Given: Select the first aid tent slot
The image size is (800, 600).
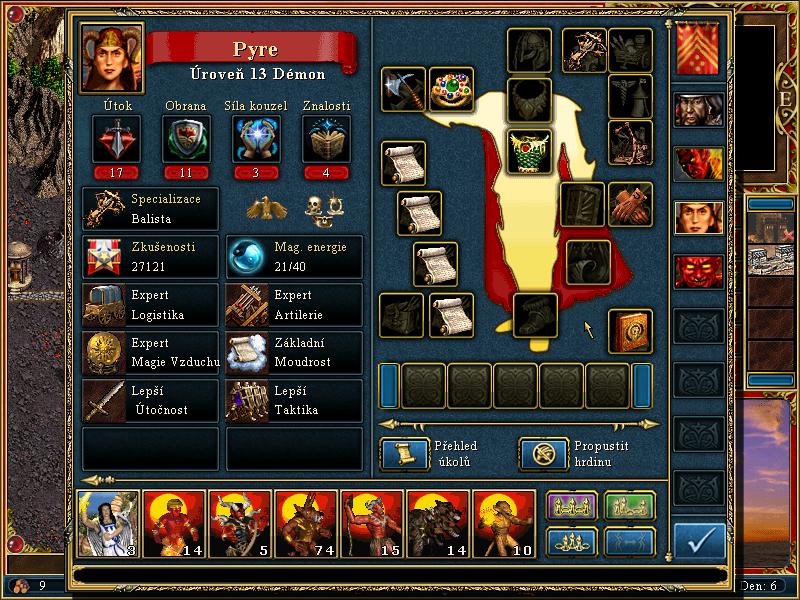Looking at the screenshot, I should point(630,96).
